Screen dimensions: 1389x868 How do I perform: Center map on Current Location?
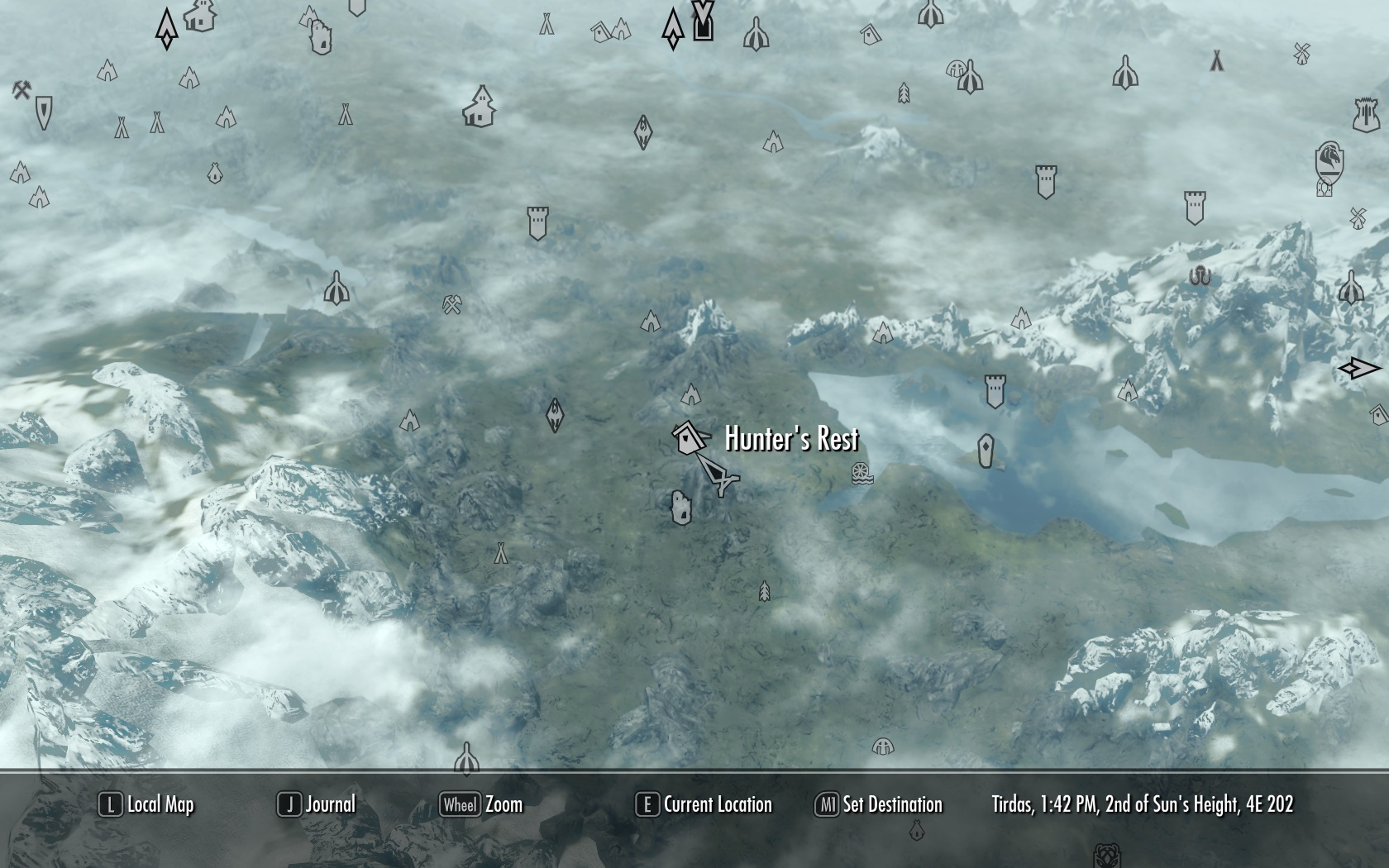click(x=704, y=804)
